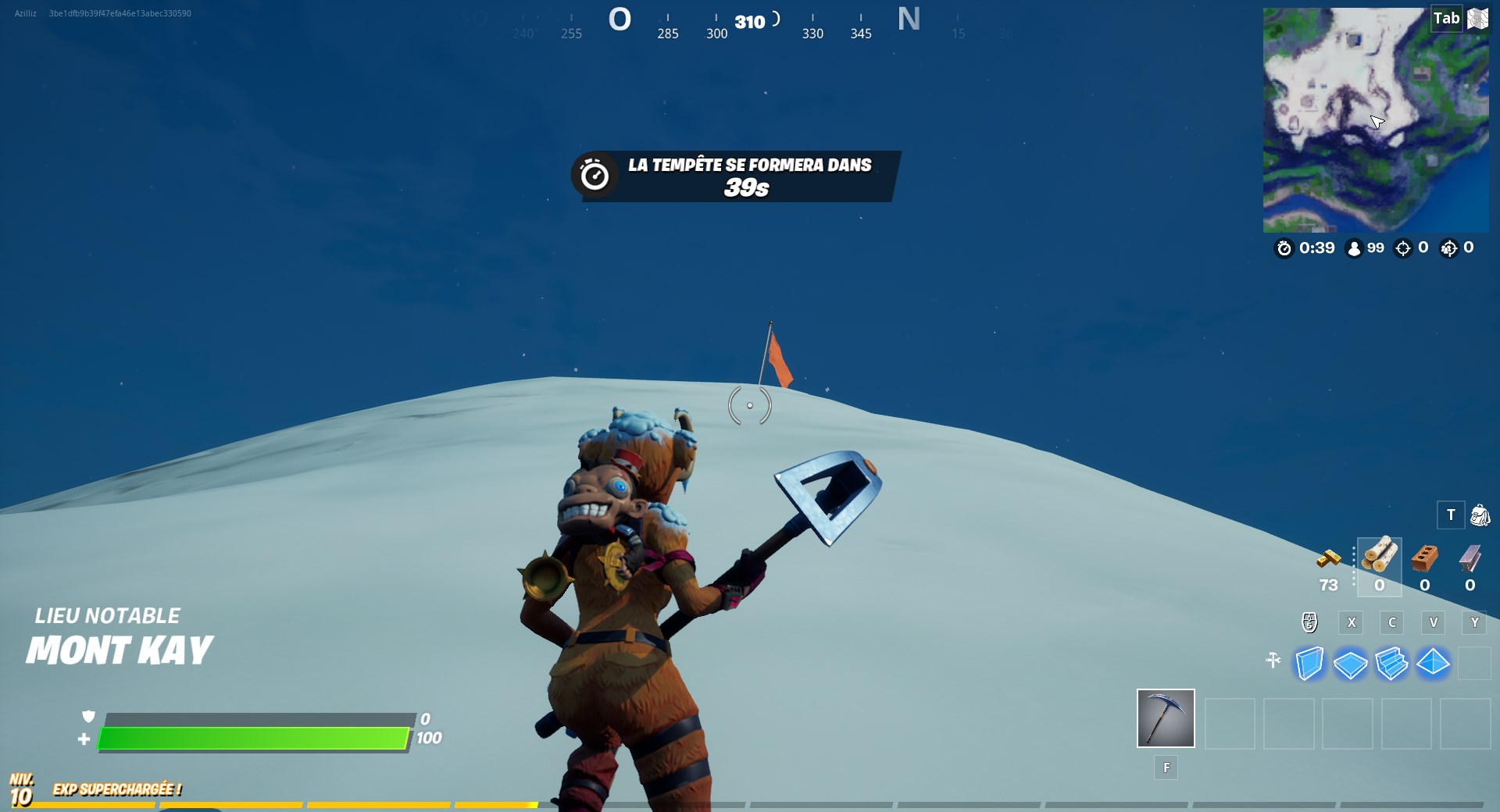Select the wall build piece icon
Viewport: 1500px width, 812px height.
point(1308,662)
